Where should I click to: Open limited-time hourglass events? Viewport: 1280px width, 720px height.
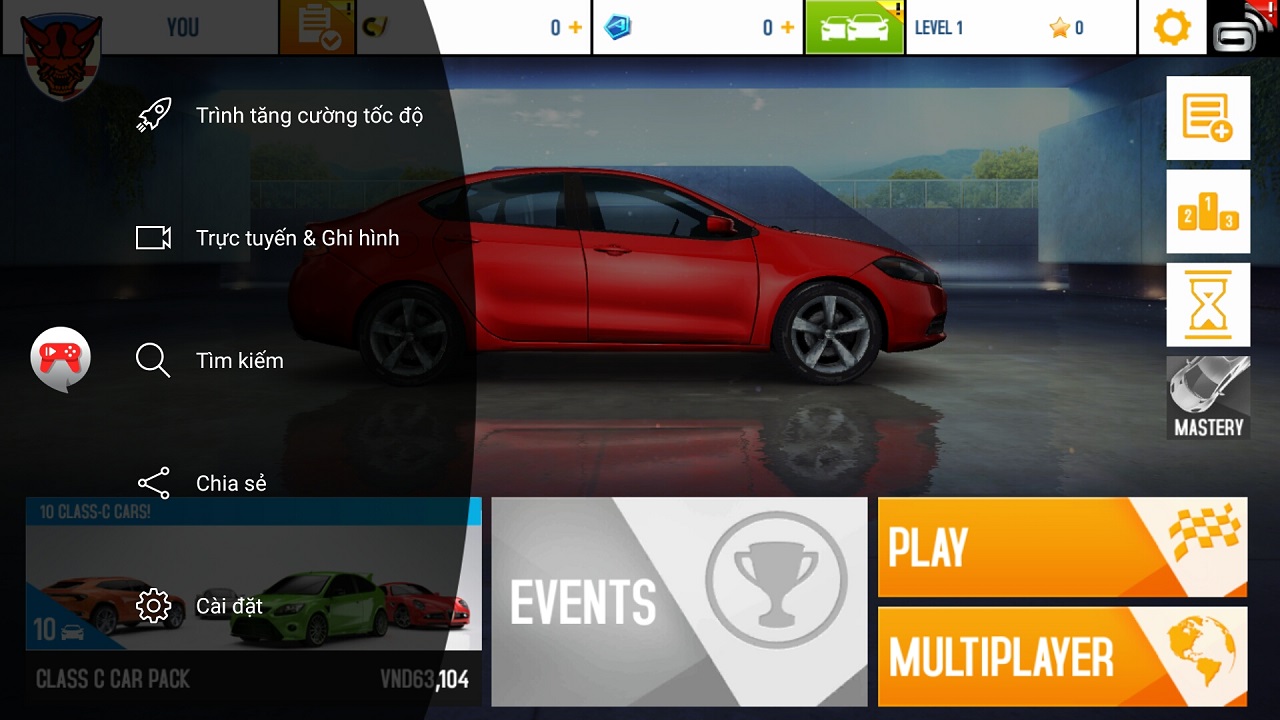(x=1207, y=304)
